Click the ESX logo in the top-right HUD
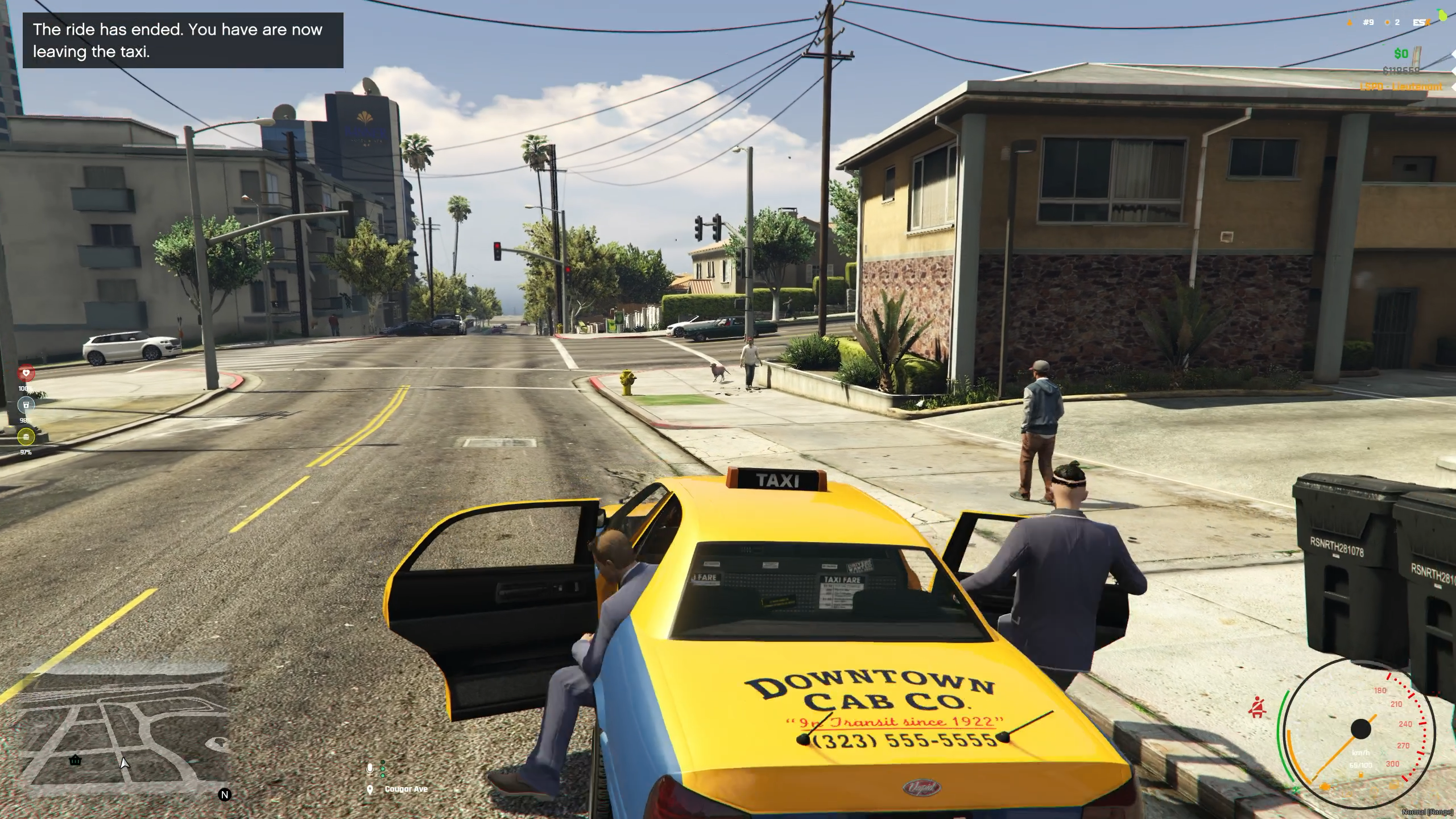This screenshot has height=819, width=1456. point(1420,22)
